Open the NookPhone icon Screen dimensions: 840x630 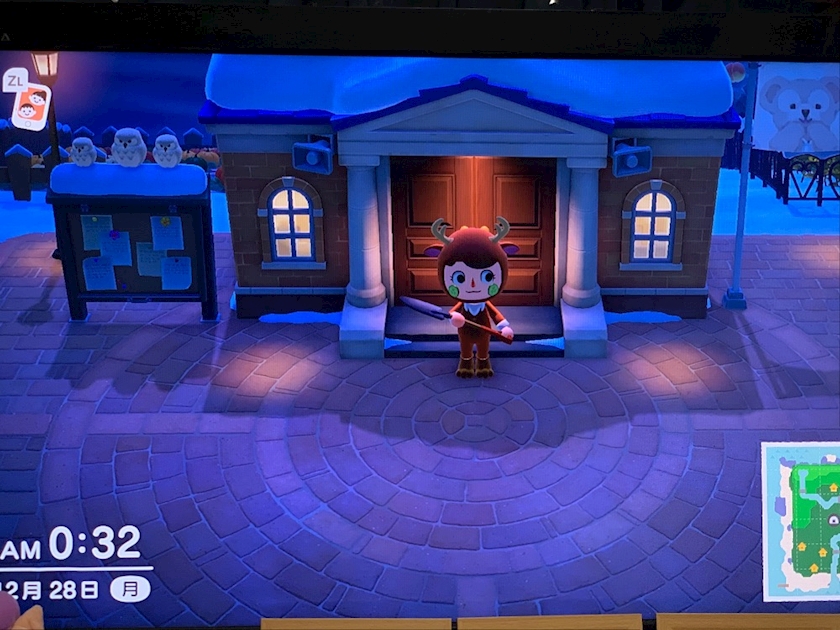coord(30,105)
